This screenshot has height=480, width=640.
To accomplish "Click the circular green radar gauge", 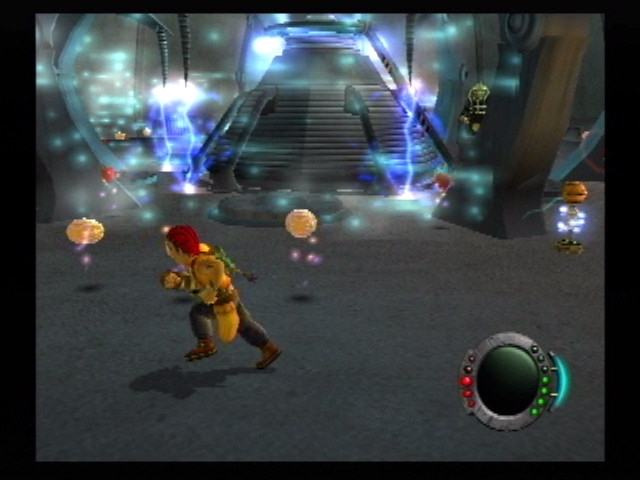I will tap(507, 377).
